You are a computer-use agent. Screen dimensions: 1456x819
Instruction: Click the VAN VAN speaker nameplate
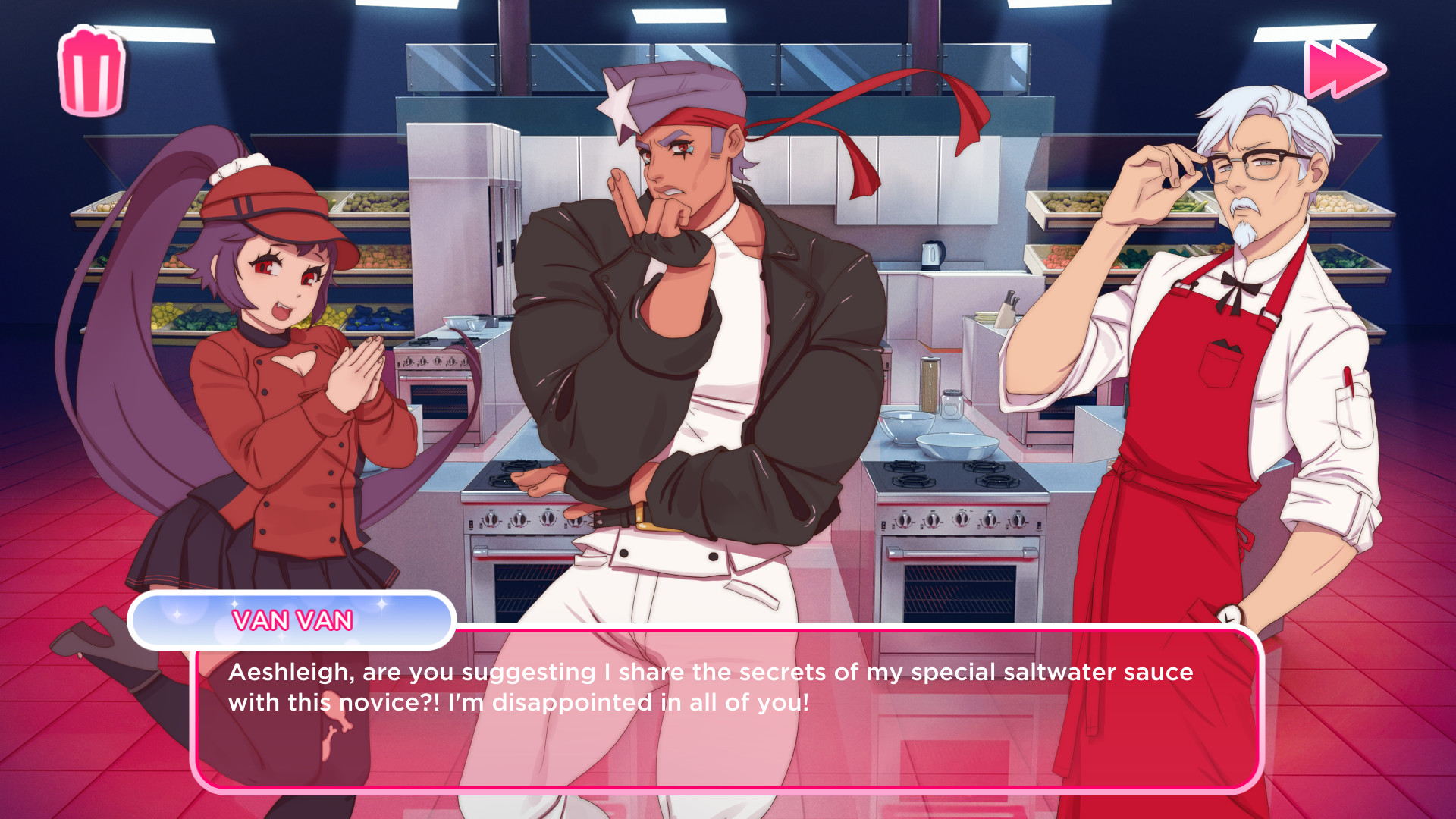click(x=293, y=620)
